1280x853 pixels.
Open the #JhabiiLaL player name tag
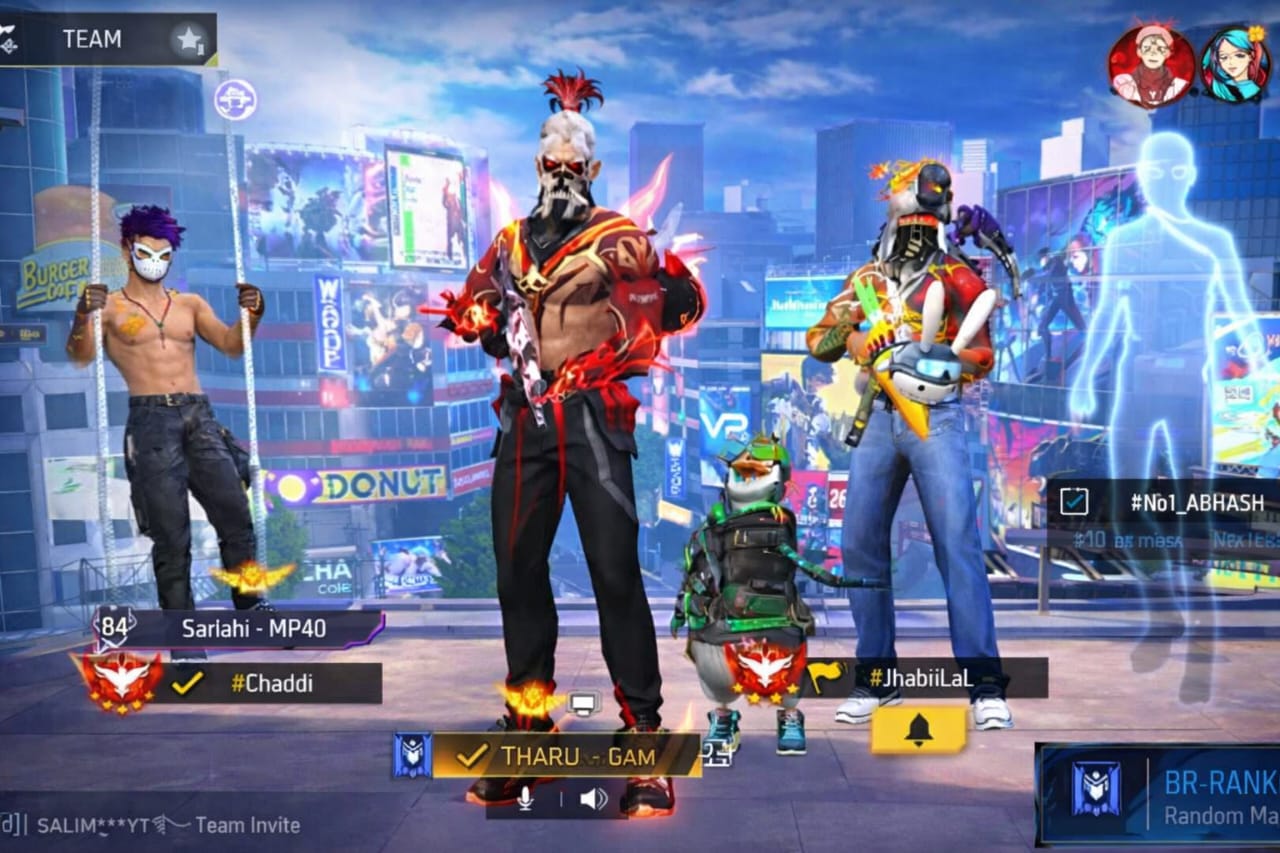coord(920,677)
